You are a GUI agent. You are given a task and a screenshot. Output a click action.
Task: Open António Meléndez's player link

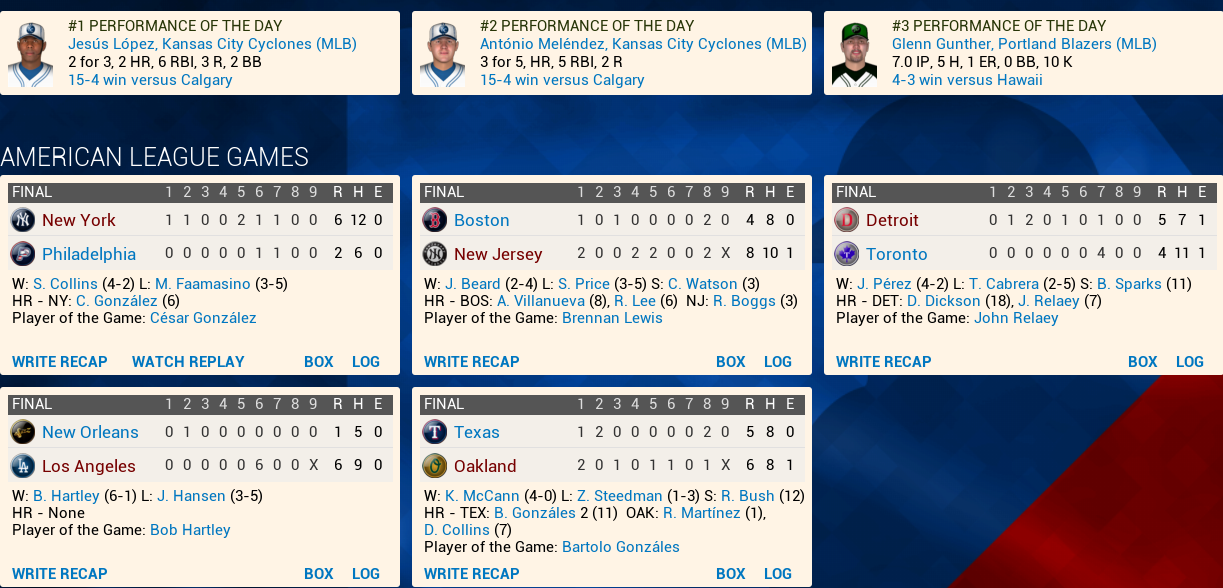[x=643, y=44]
